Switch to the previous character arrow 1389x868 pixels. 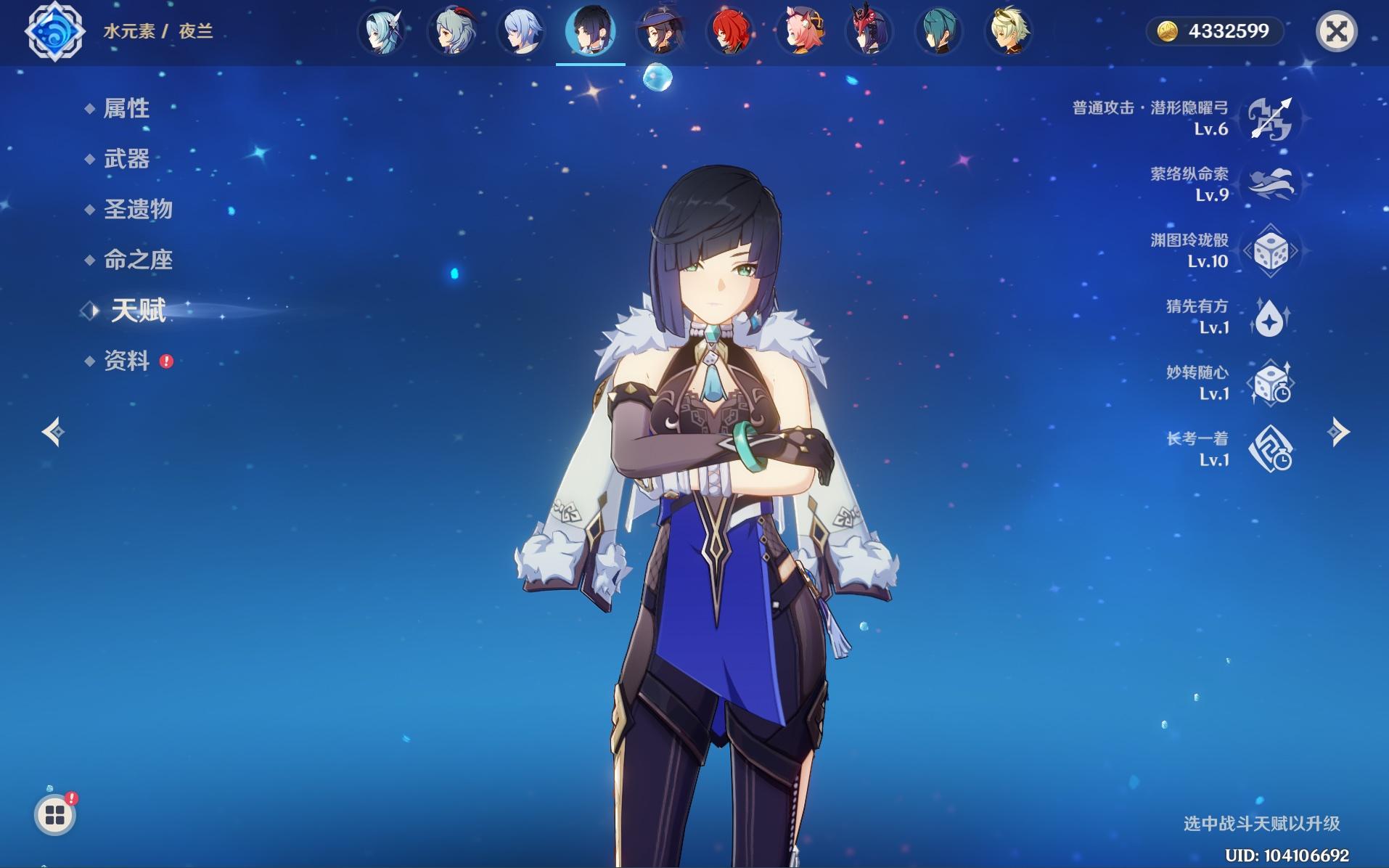pyautogui.click(x=53, y=433)
